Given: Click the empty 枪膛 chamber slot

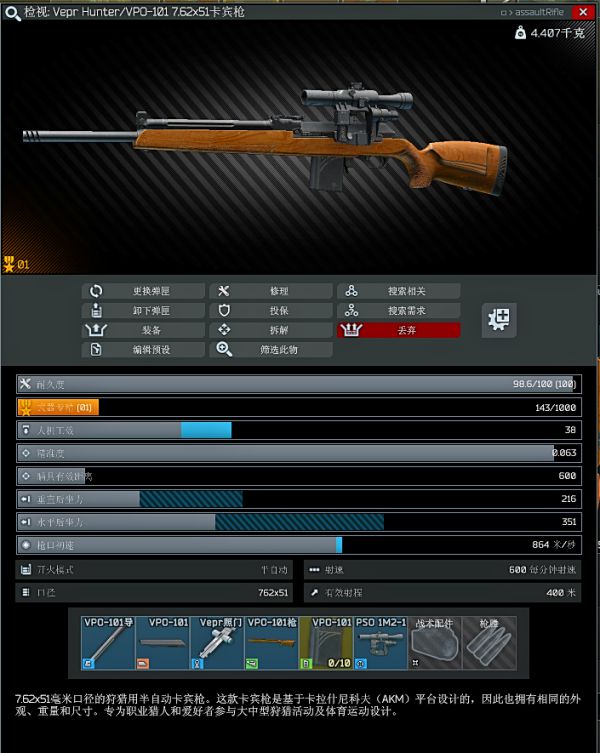Looking at the screenshot, I should (x=490, y=642).
